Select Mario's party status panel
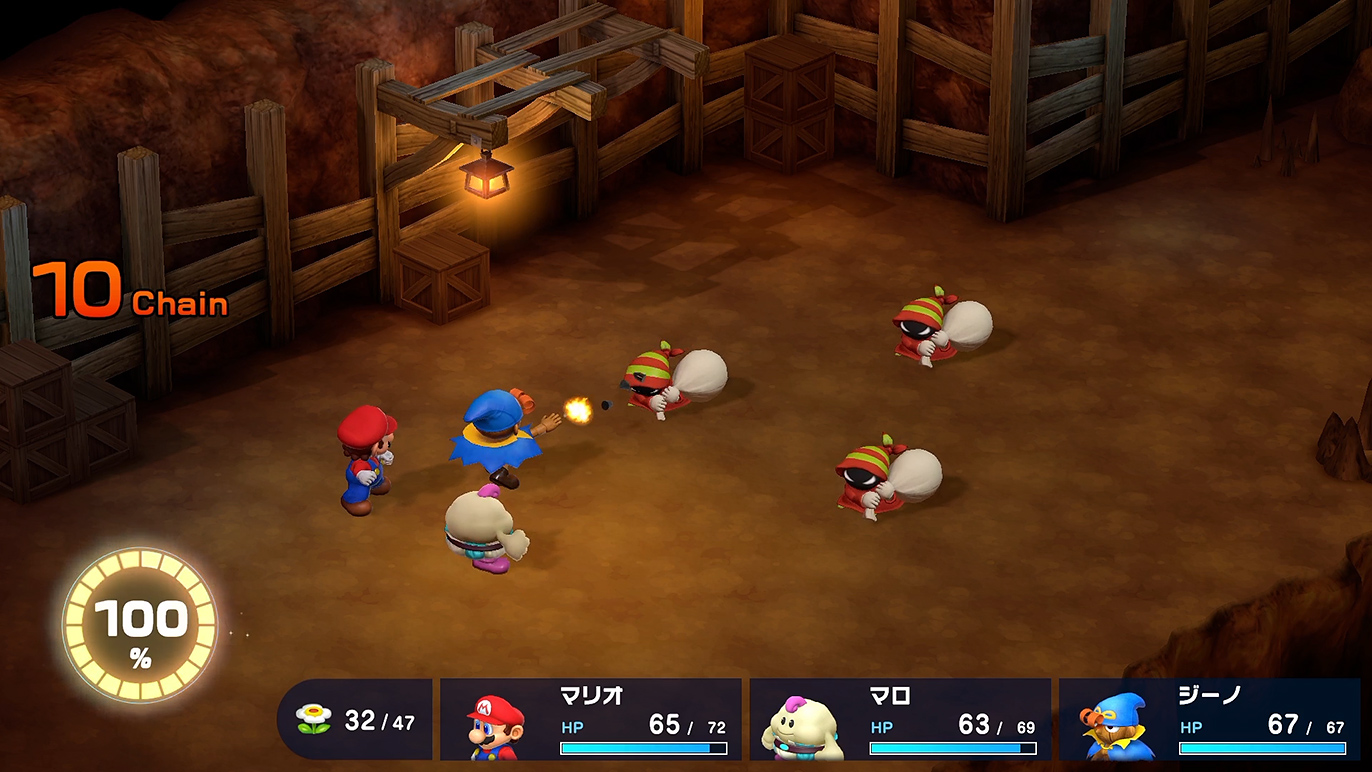1372x772 pixels. [591, 720]
